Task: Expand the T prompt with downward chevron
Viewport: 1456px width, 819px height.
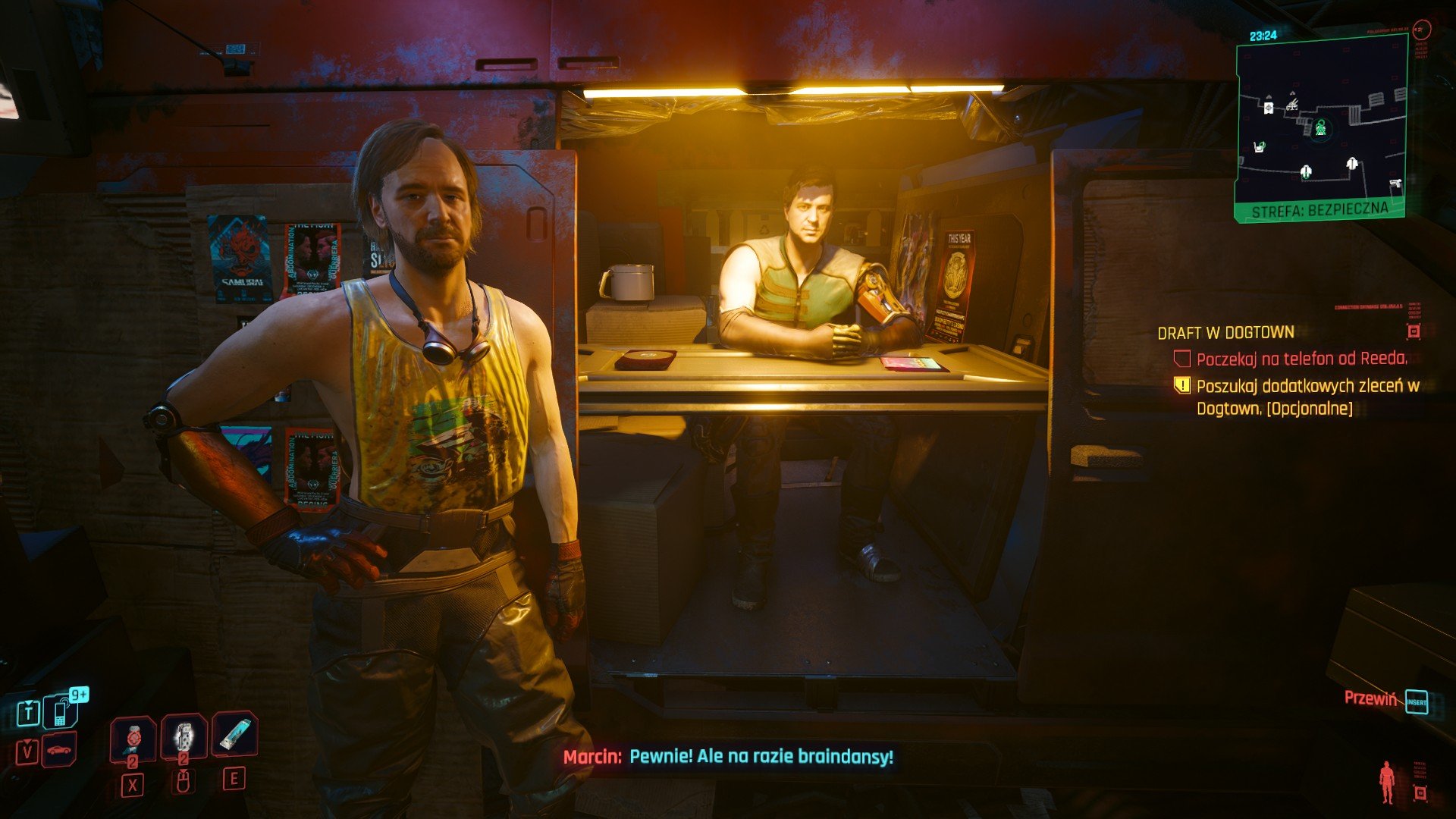Action: (x=27, y=701)
